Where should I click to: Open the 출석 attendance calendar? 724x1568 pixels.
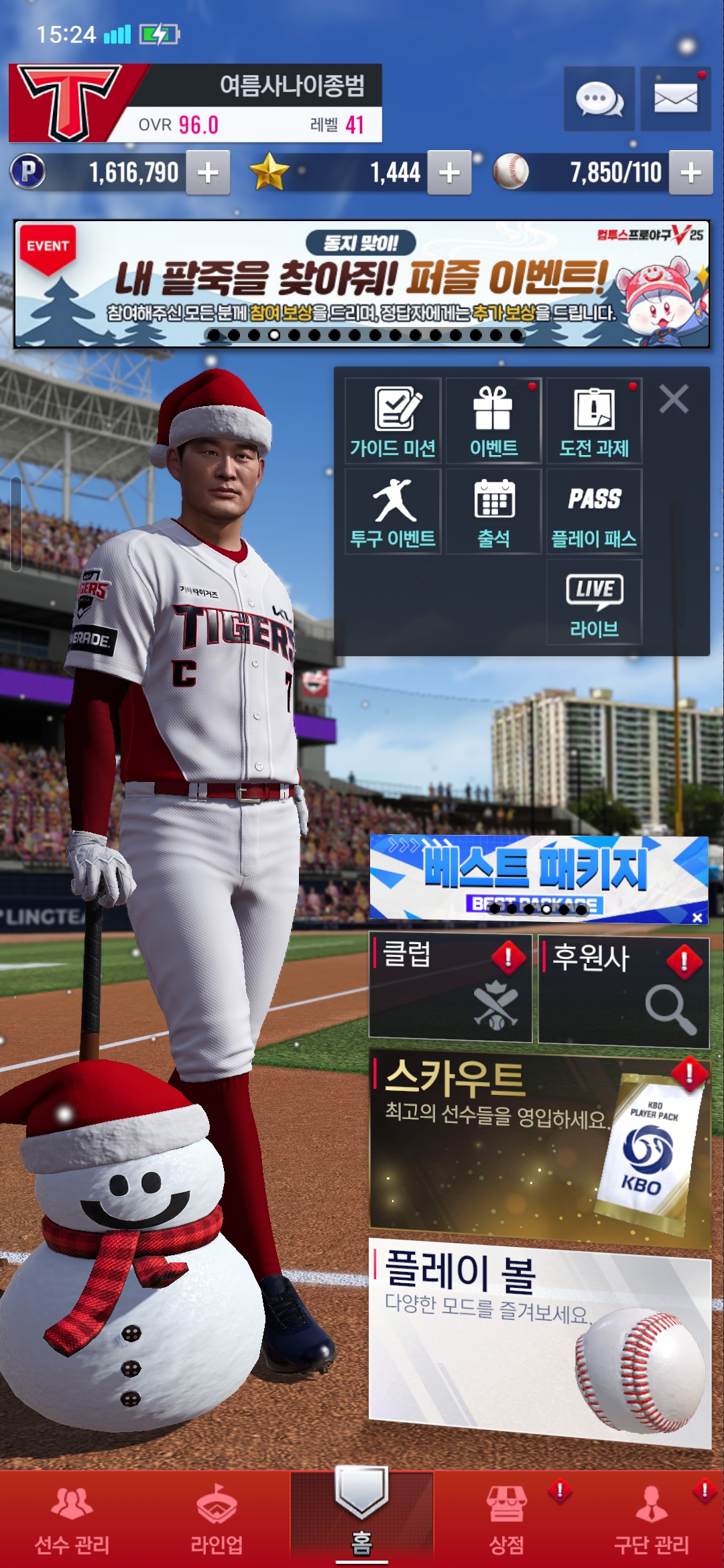pyautogui.click(x=493, y=512)
